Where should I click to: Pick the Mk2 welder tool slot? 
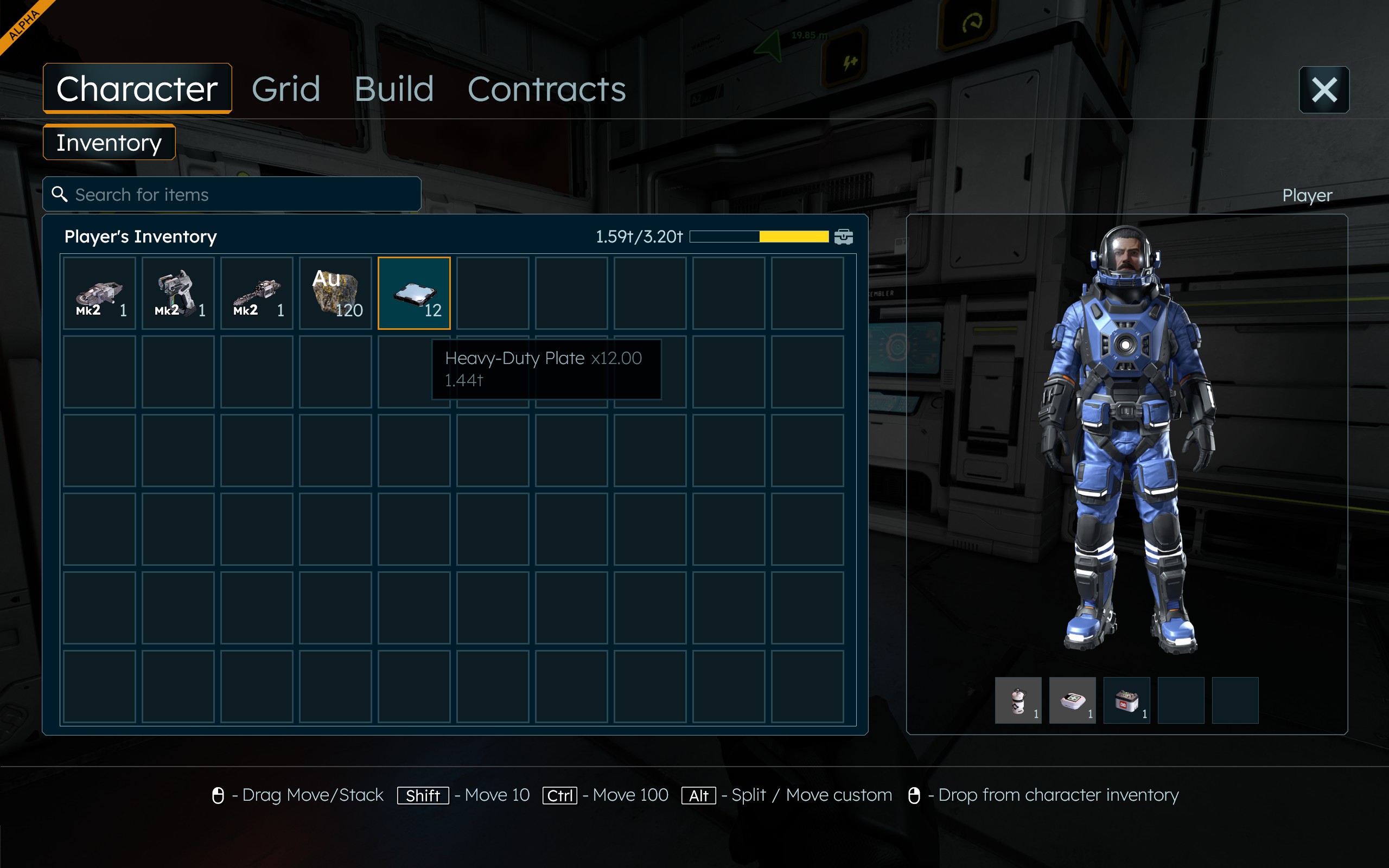tap(178, 293)
